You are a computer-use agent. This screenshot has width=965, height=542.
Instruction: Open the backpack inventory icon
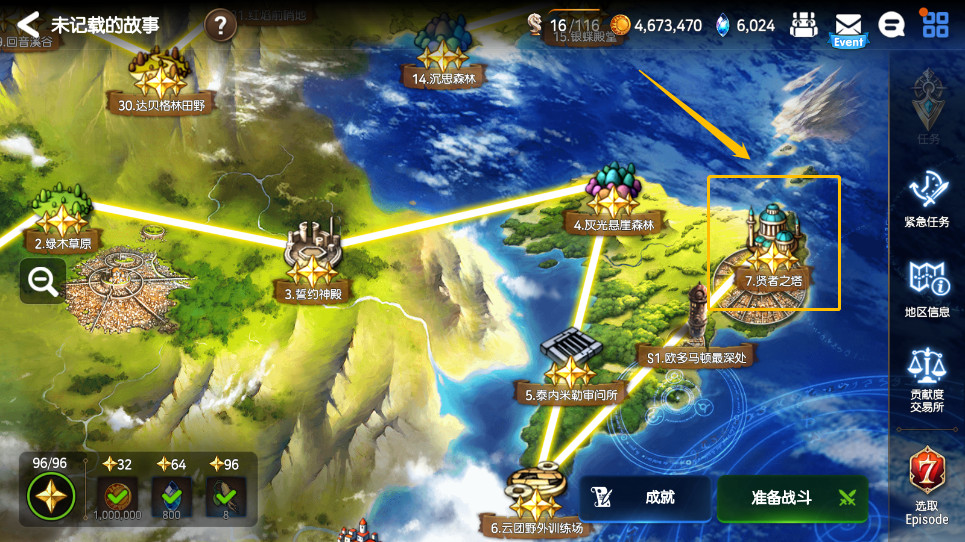coord(804,26)
